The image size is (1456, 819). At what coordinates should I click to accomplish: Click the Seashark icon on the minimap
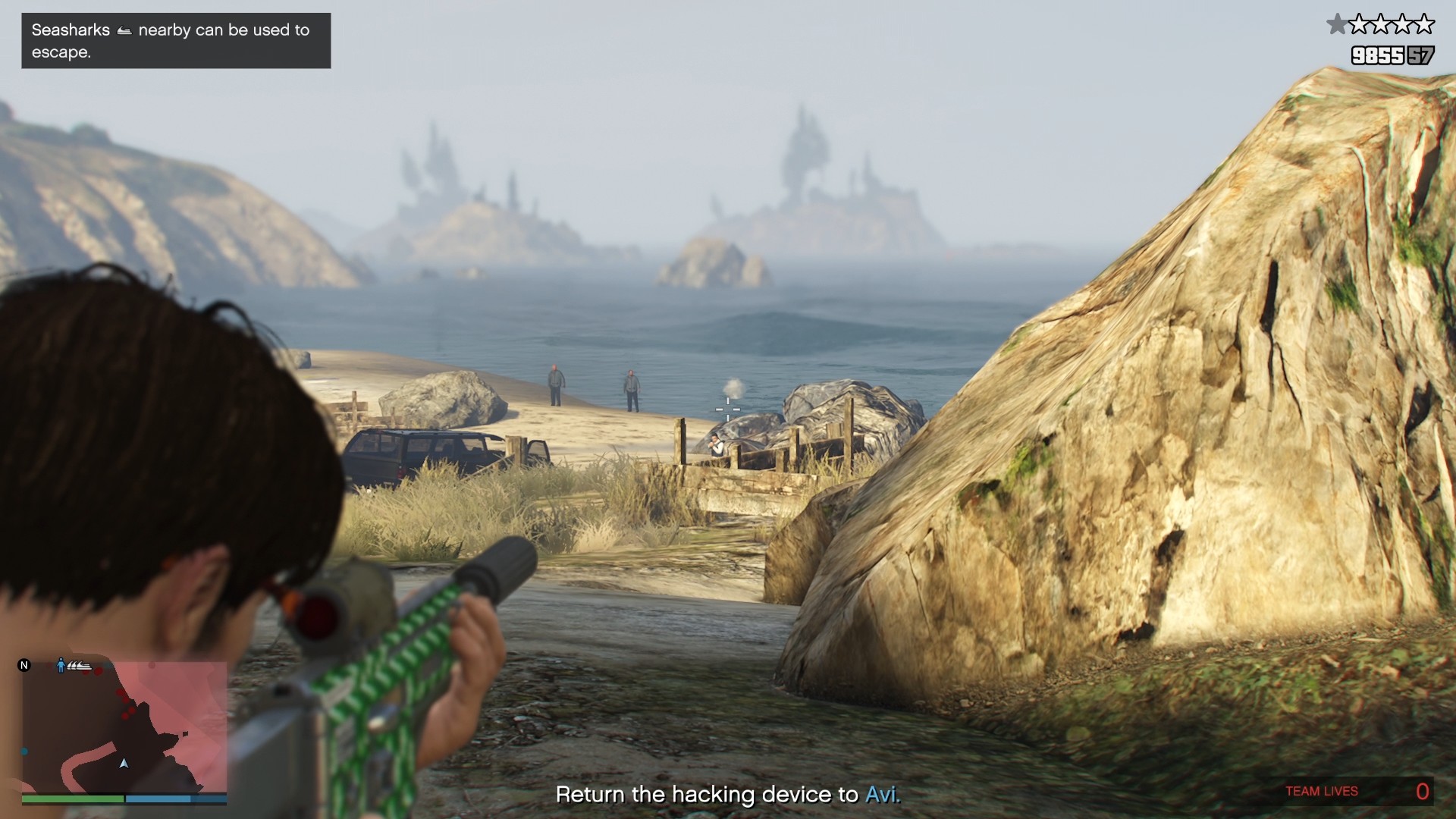pyautogui.click(x=79, y=666)
